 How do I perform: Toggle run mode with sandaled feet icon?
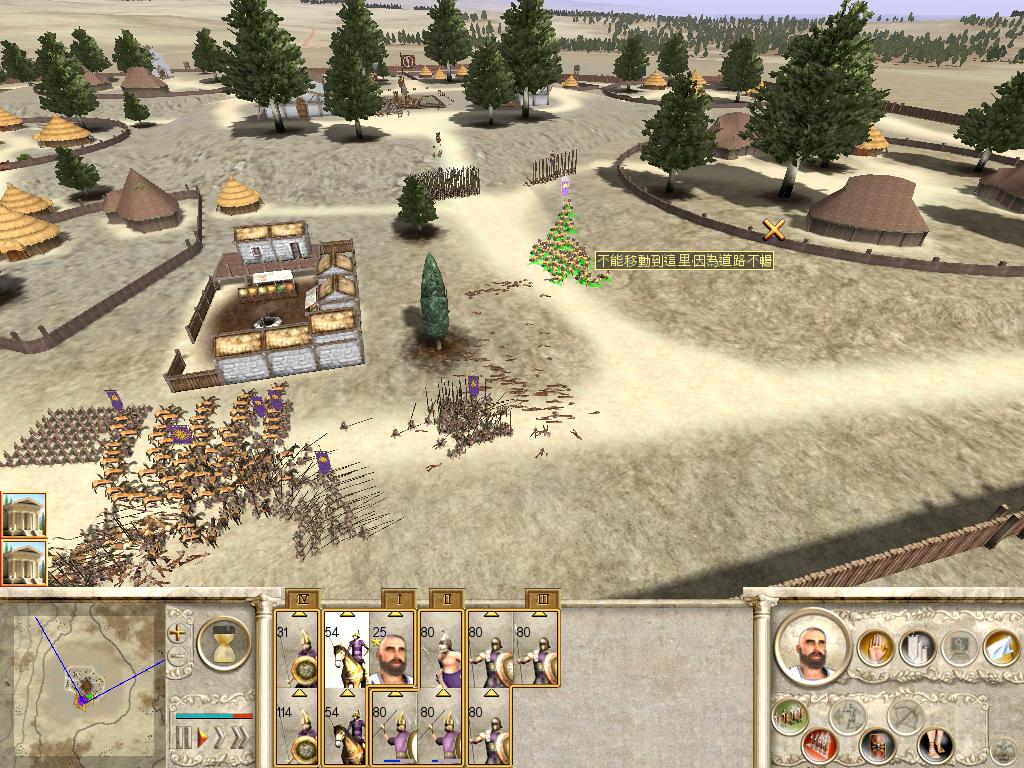[936, 745]
